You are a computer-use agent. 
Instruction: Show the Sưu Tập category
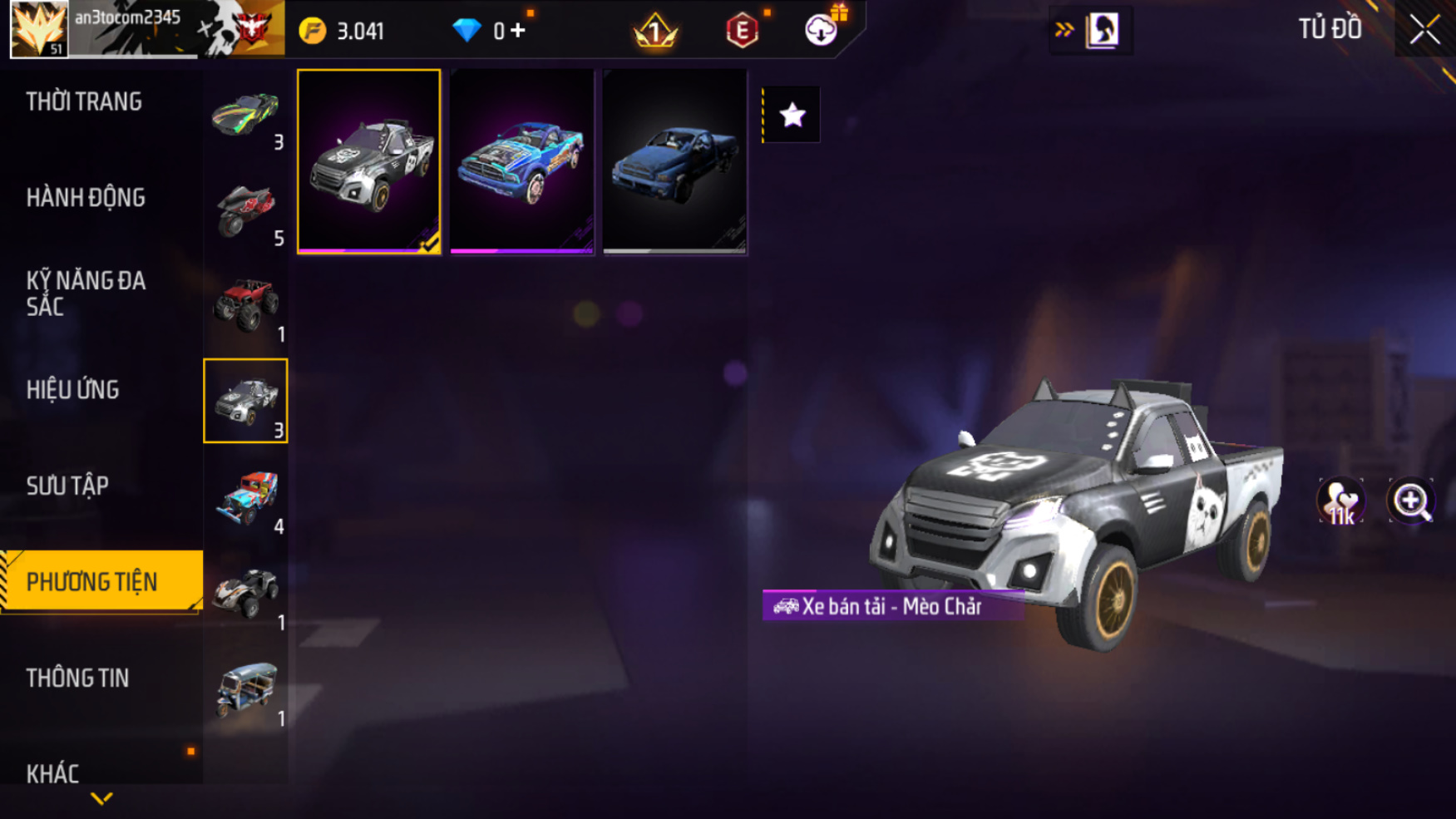click(x=67, y=486)
